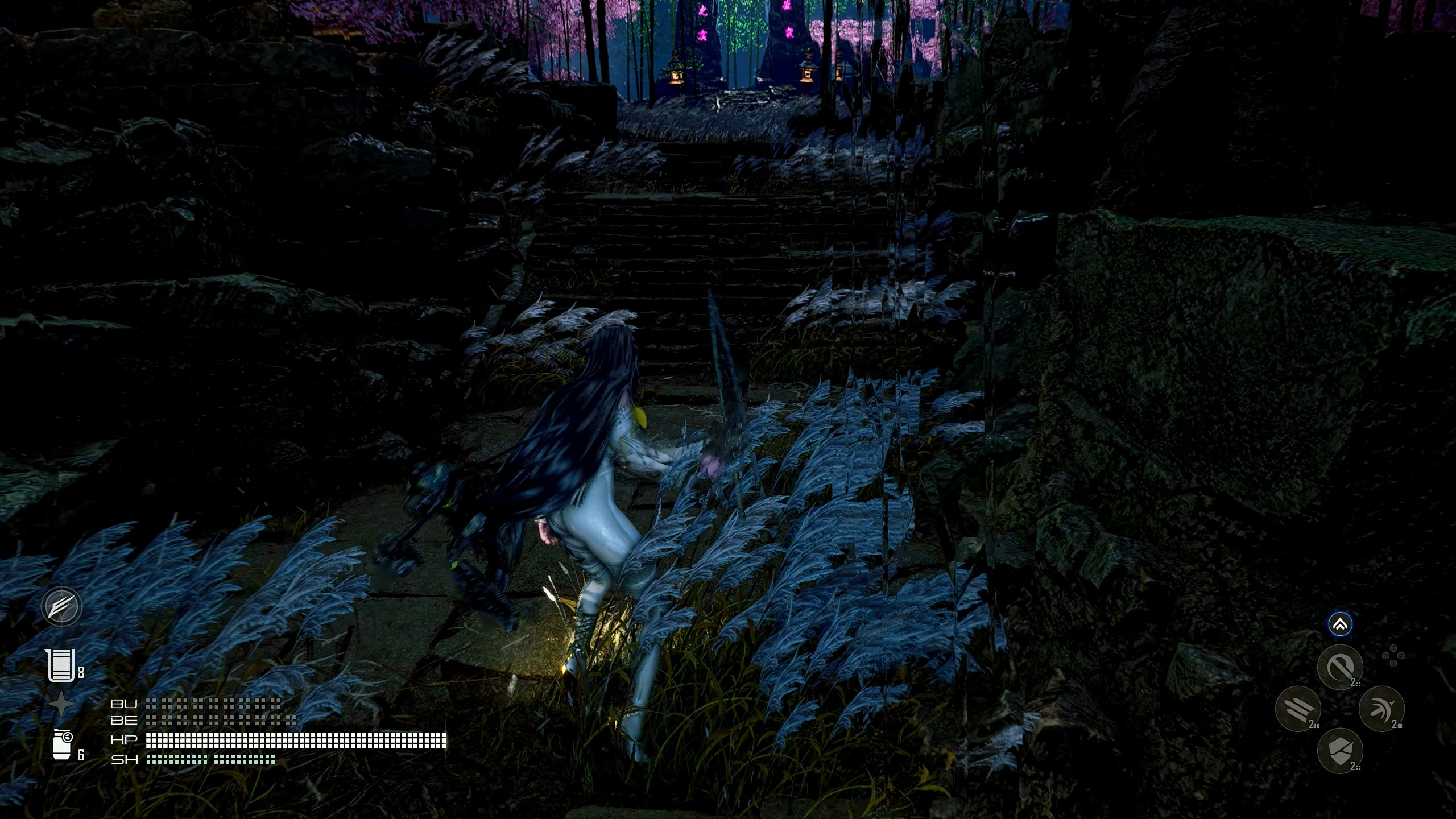Throw the grenade canister item
Screen dimensions: 1456x819
tap(62, 745)
